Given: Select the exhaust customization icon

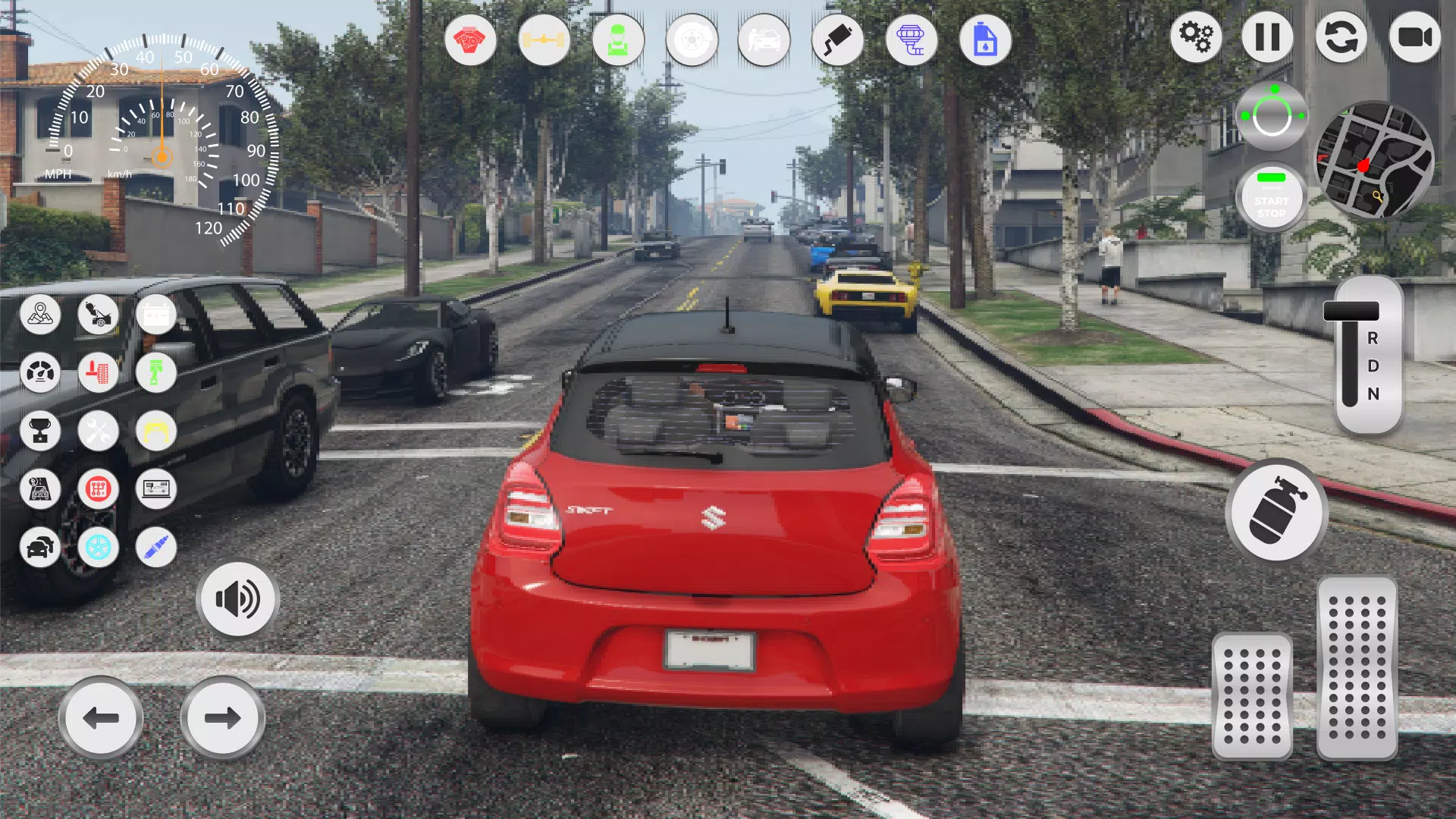Looking at the screenshot, I should (837, 41).
